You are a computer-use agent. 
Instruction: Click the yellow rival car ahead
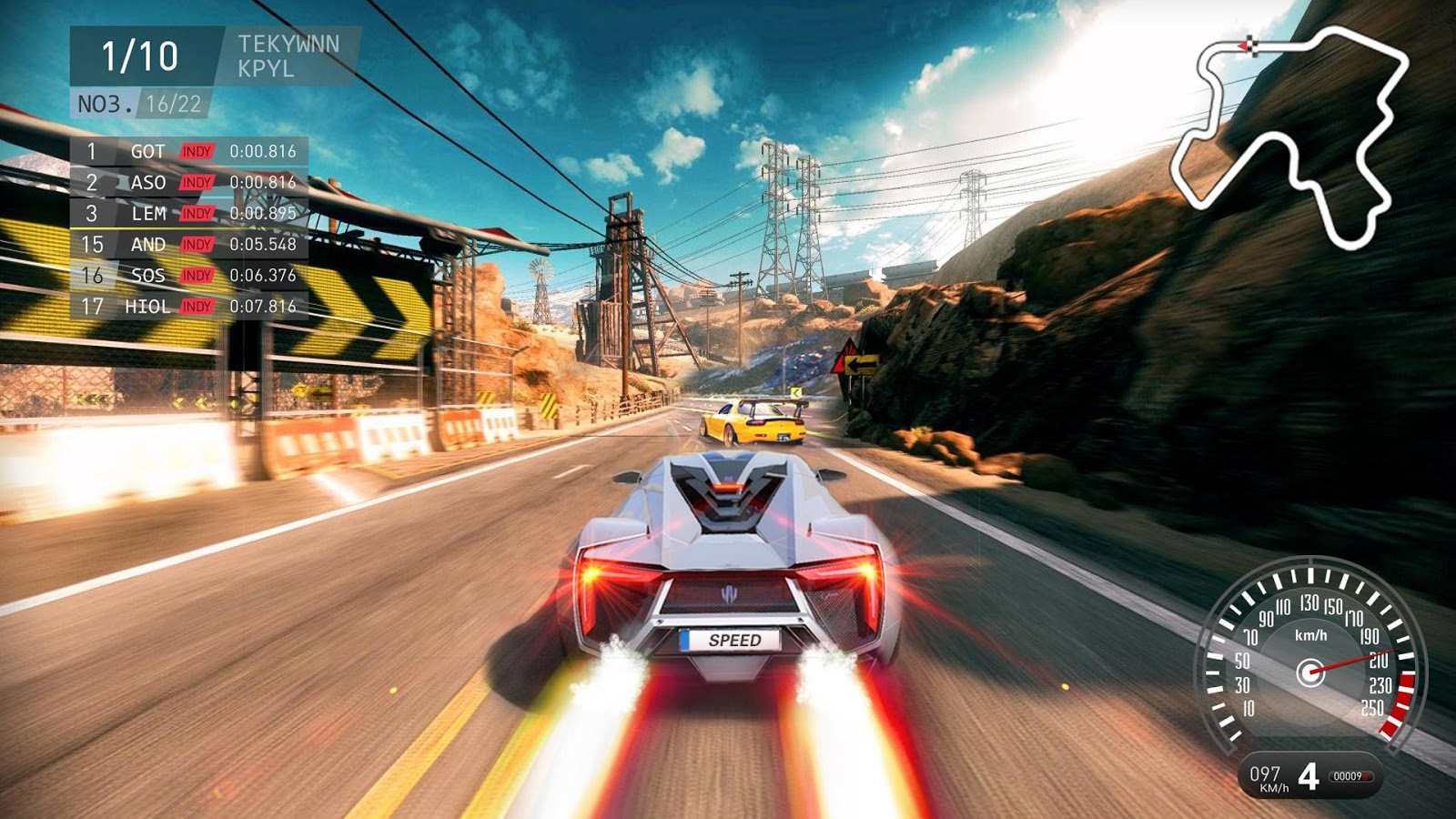pyautogui.click(x=753, y=423)
